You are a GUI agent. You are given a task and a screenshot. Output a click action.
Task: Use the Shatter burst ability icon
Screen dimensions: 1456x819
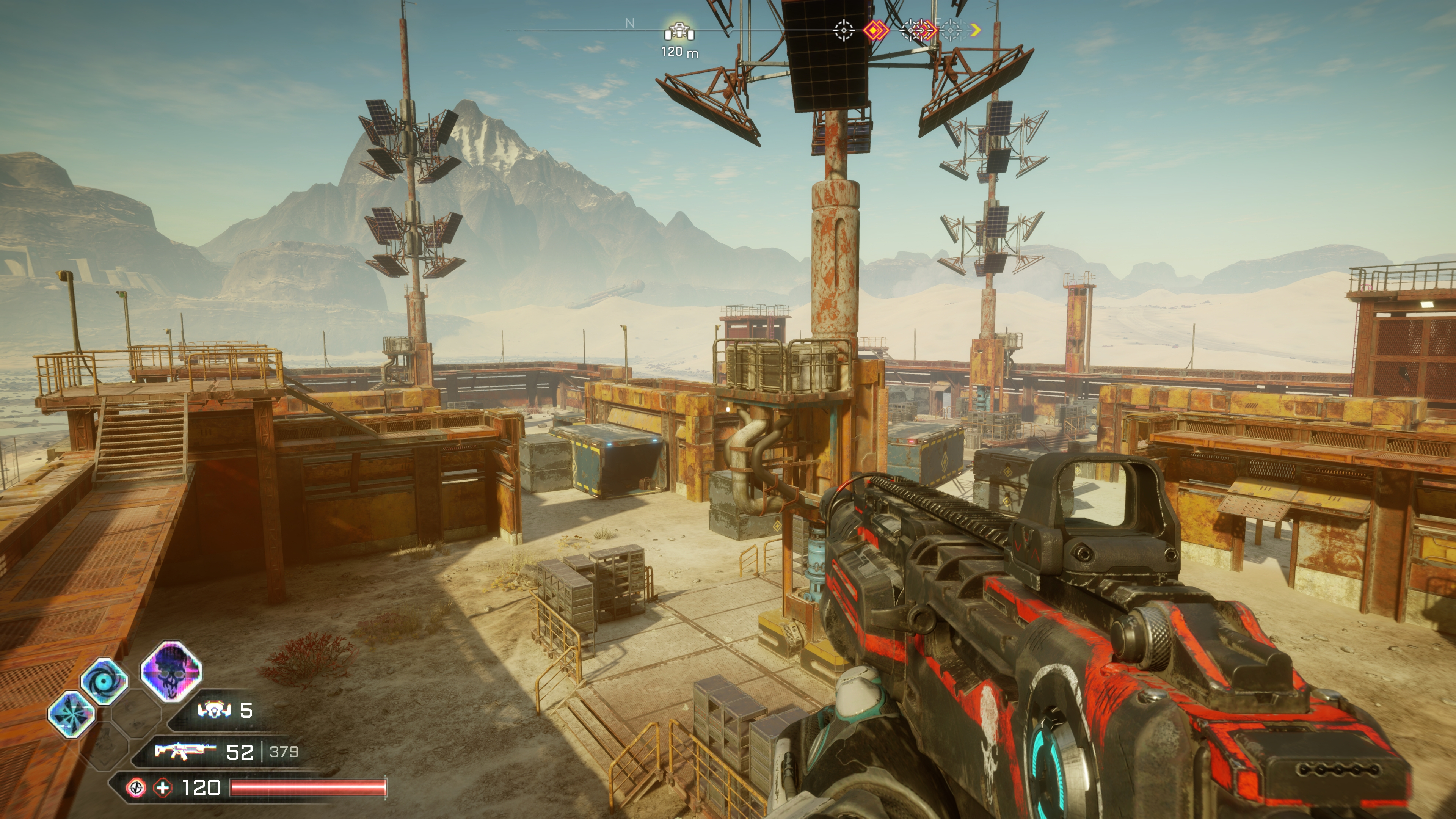coord(71,714)
